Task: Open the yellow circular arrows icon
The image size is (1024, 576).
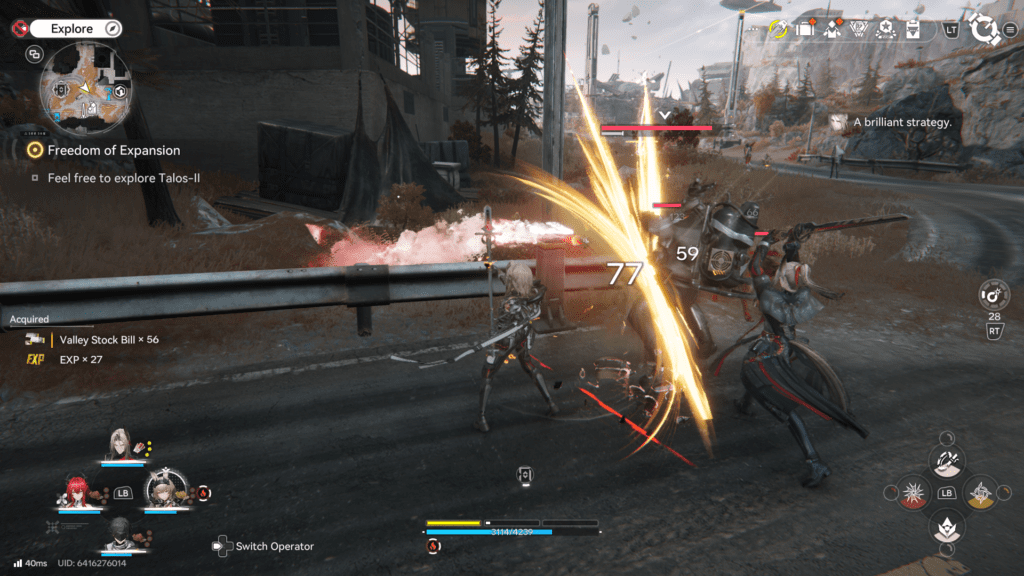Action: (x=779, y=30)
